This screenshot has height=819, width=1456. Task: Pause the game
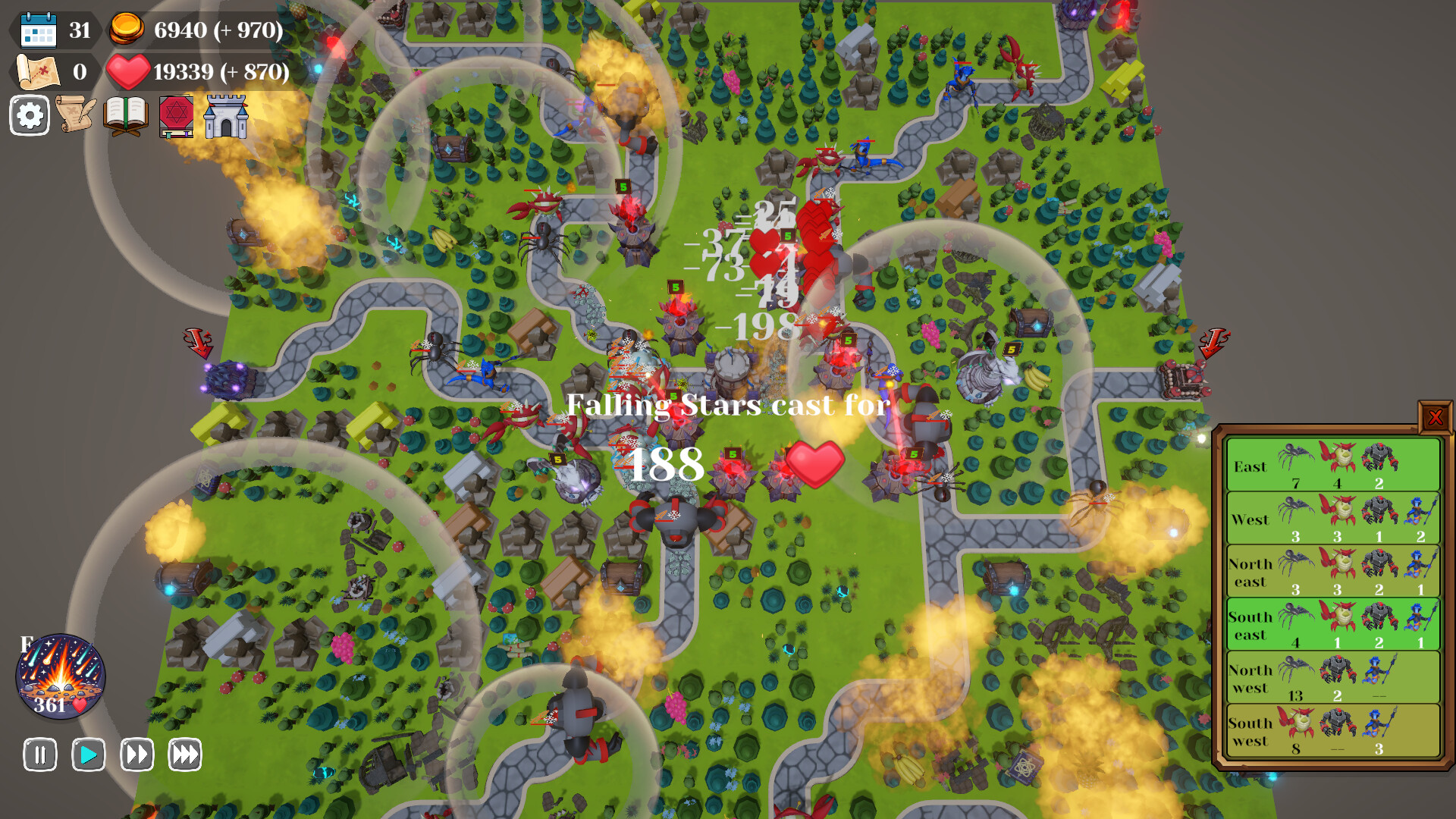(40, 755)
